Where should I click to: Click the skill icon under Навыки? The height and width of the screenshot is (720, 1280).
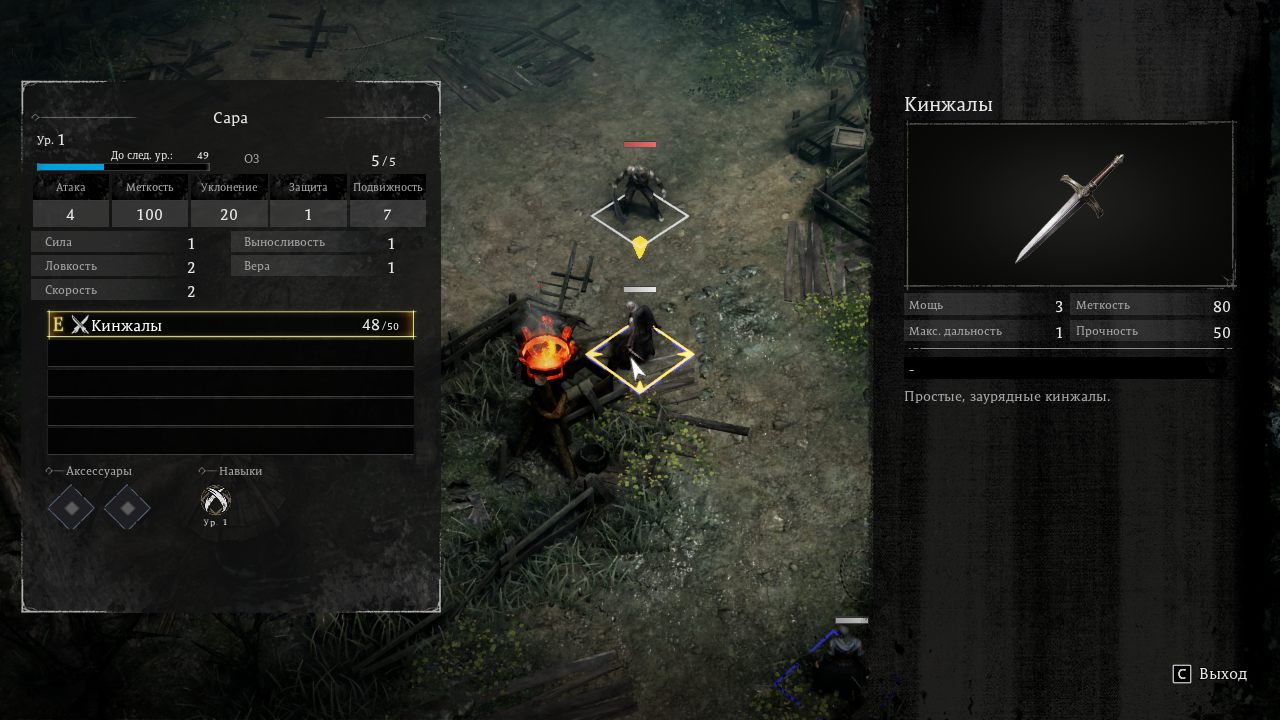(215, 500)
